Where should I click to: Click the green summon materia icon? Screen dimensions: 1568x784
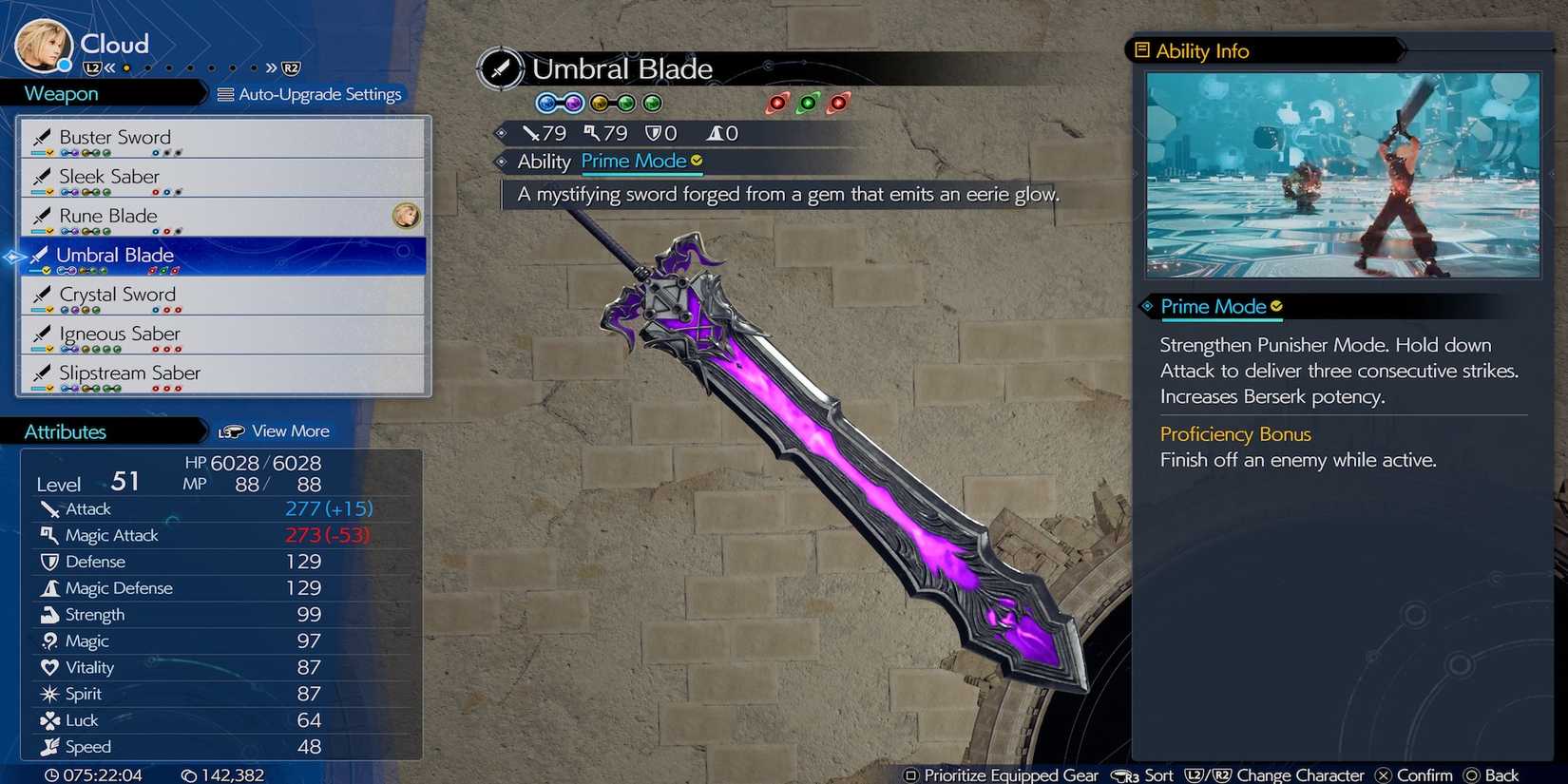809,105
